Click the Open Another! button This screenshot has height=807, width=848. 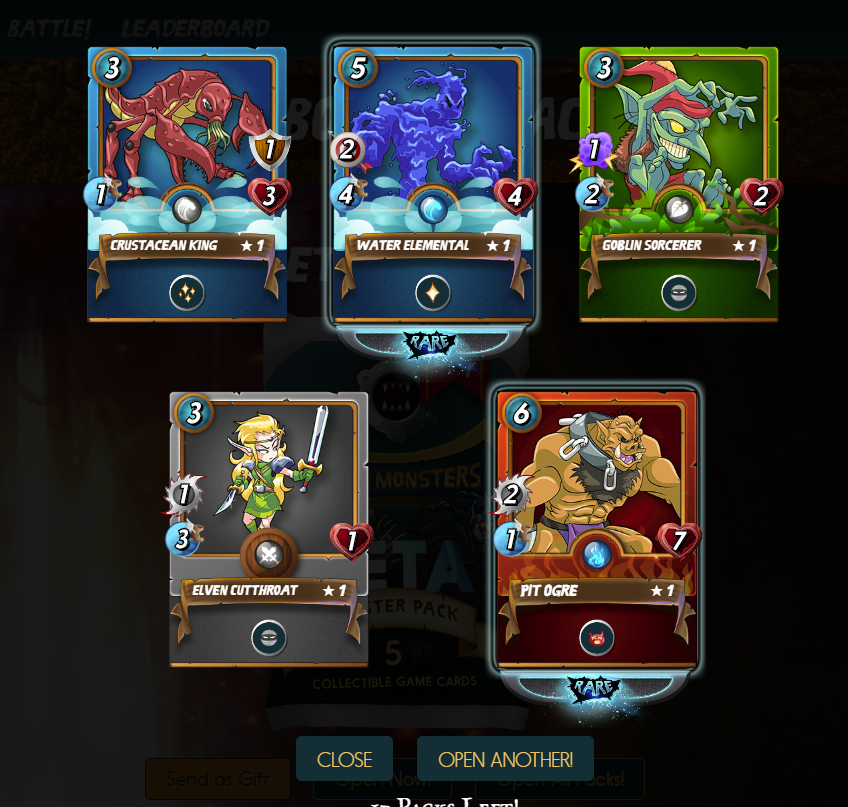(x=505, y=759)
